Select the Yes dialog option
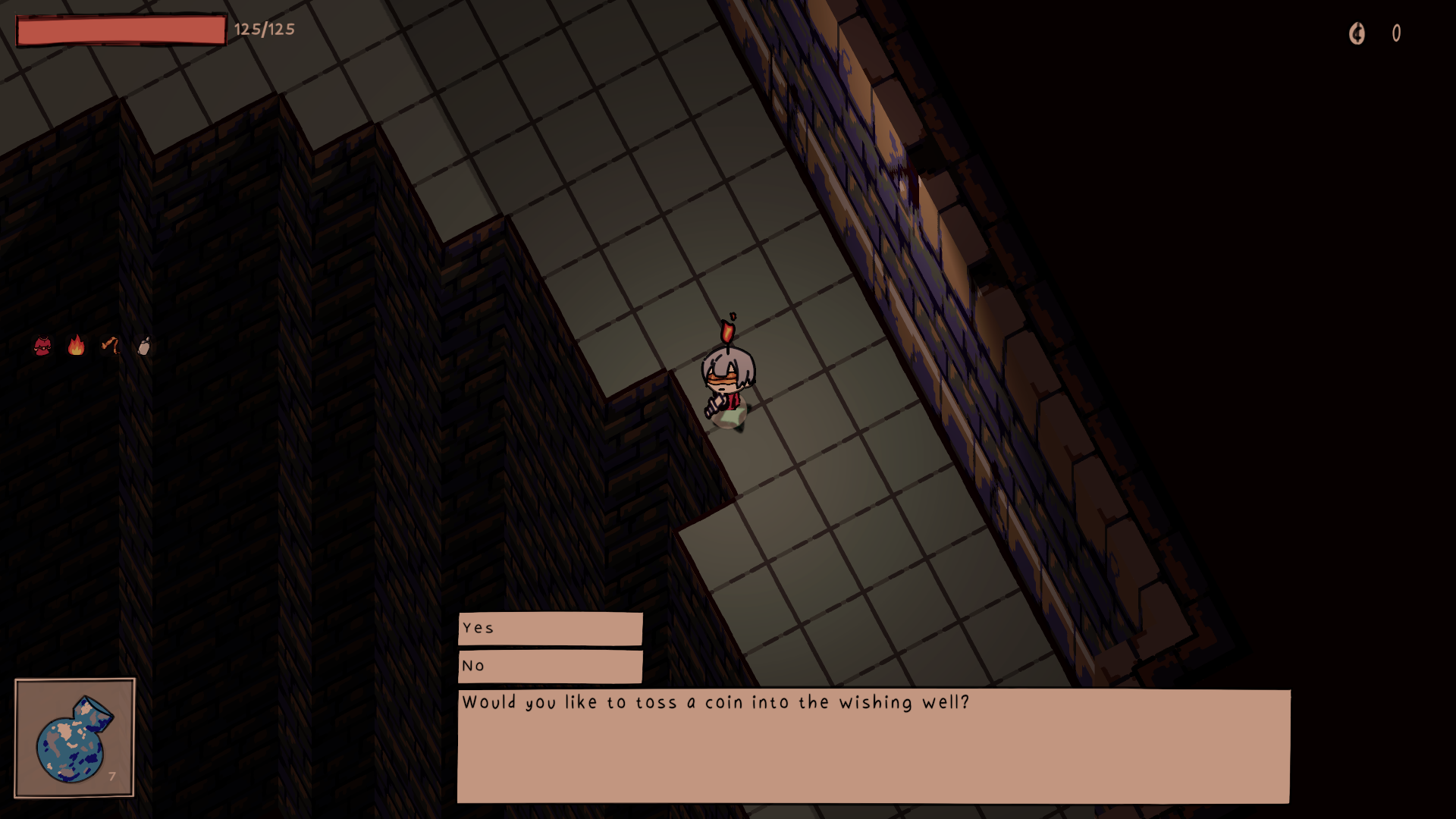 click(550, 628)
